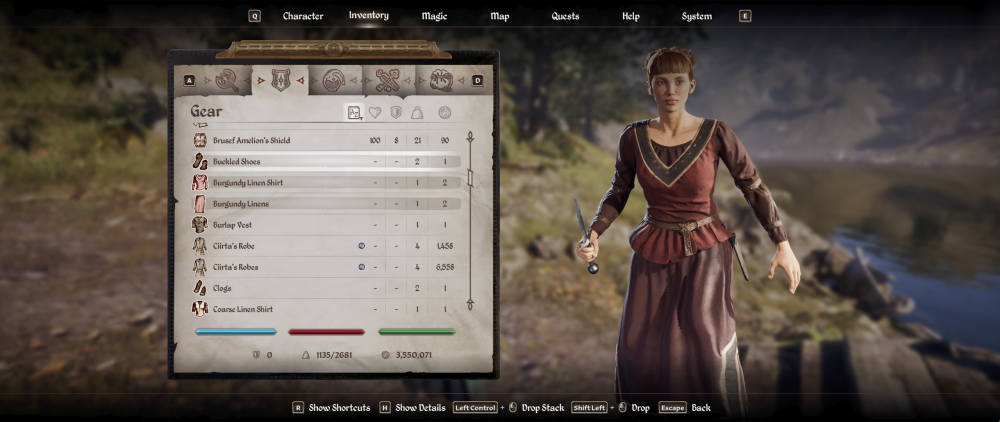
Task: Sort gear by coin value column
Action: point(444,113)
